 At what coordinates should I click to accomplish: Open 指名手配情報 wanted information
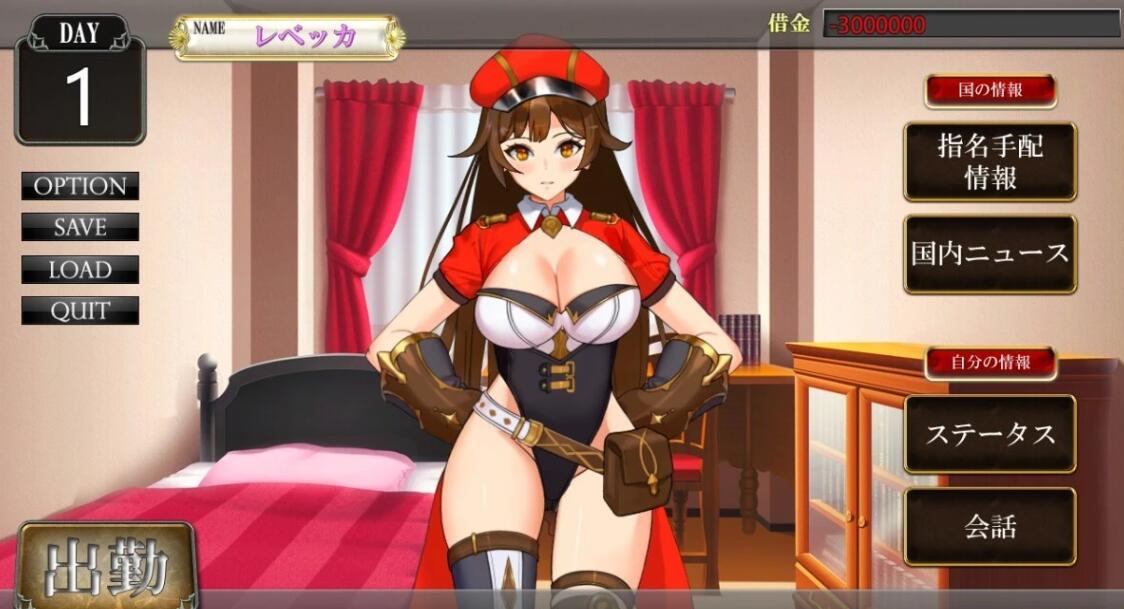pyautogui.click(x=990, y=162)
